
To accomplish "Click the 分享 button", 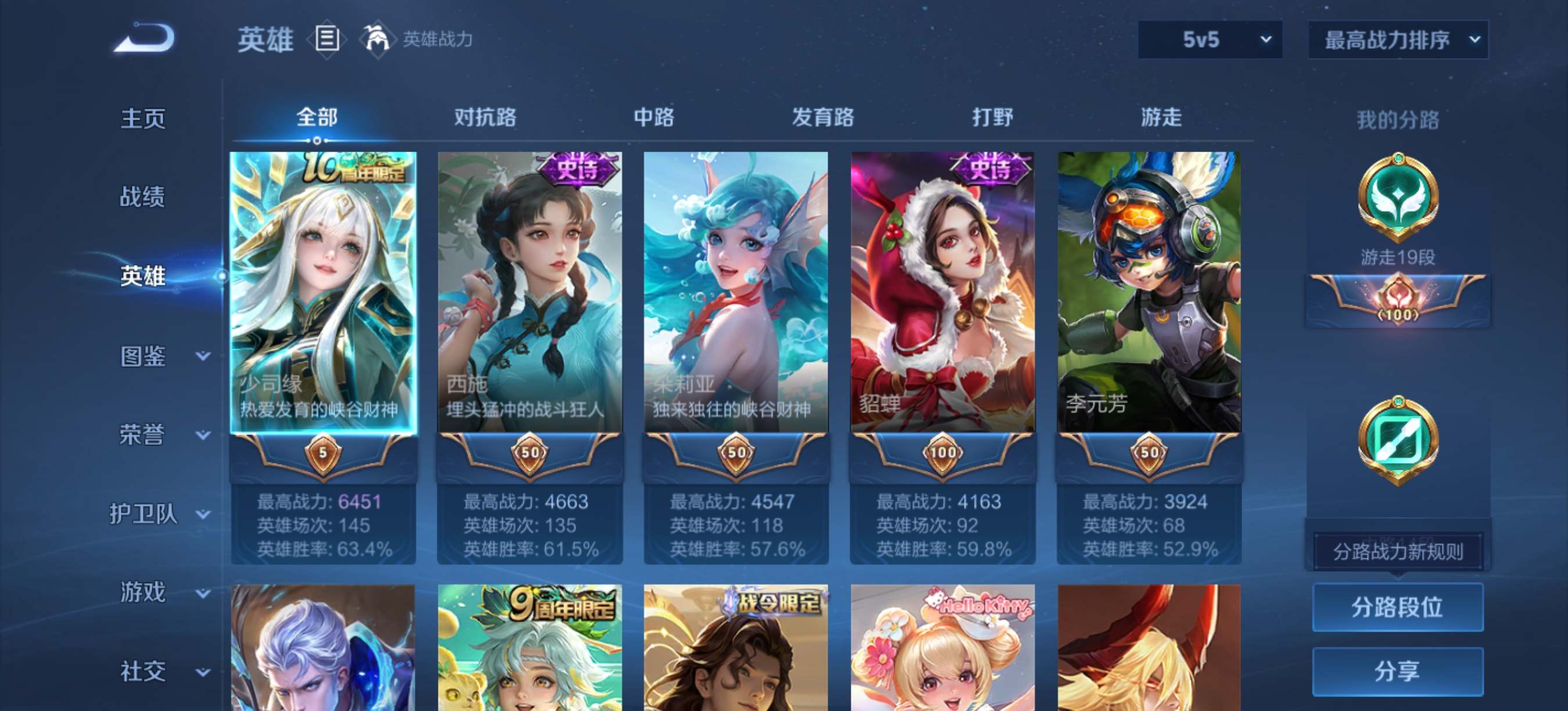I will click(x=1397, y=670).
